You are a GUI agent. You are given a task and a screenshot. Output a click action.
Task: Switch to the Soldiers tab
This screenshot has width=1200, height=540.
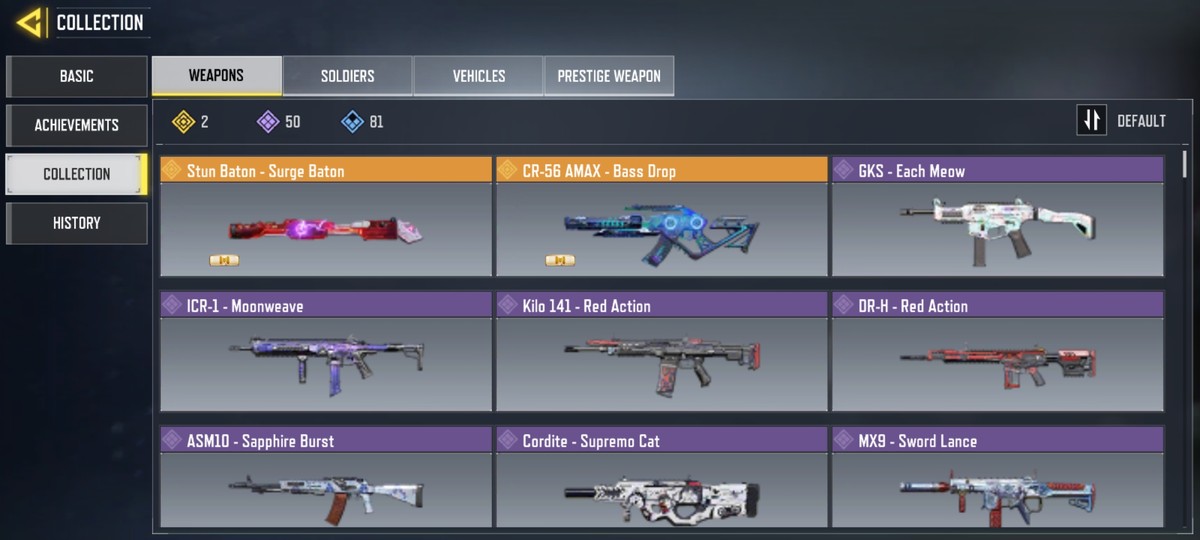tap(347, 76)
